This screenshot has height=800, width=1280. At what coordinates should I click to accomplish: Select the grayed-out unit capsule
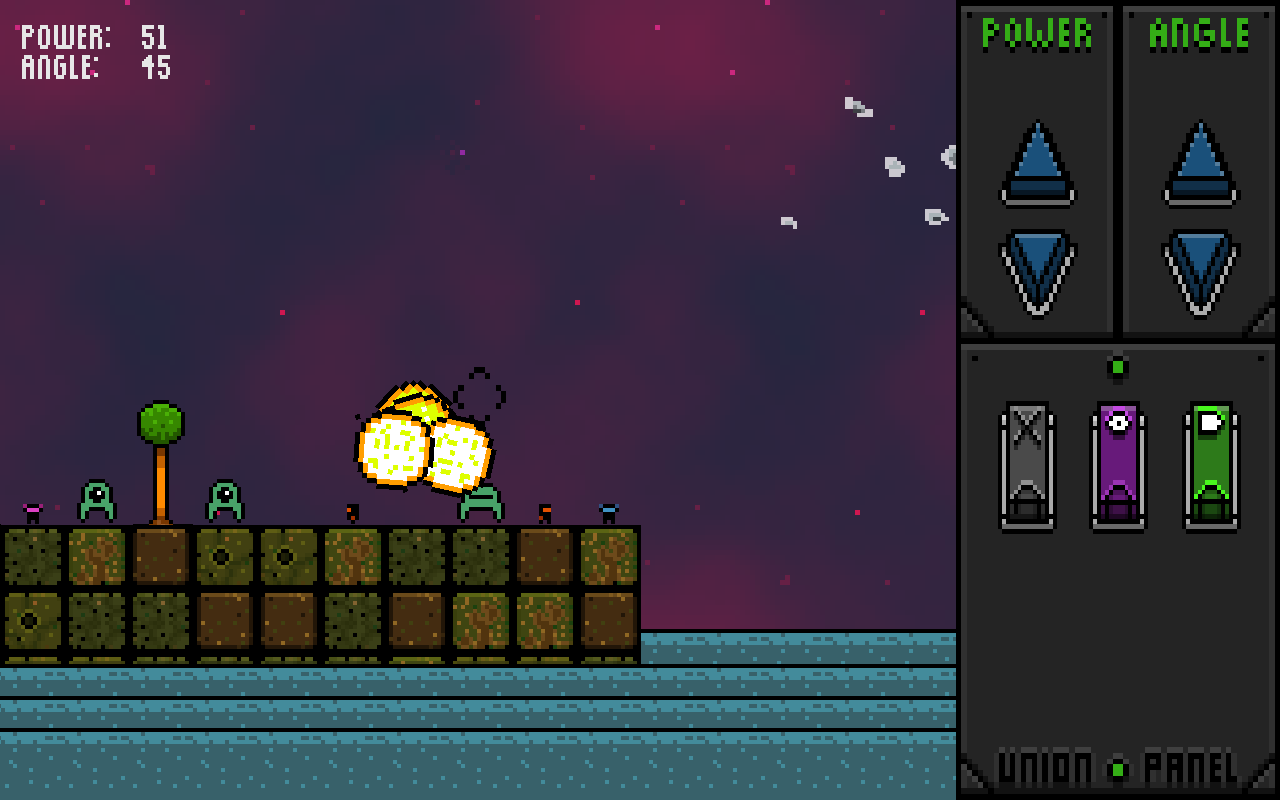[1027, 465]
